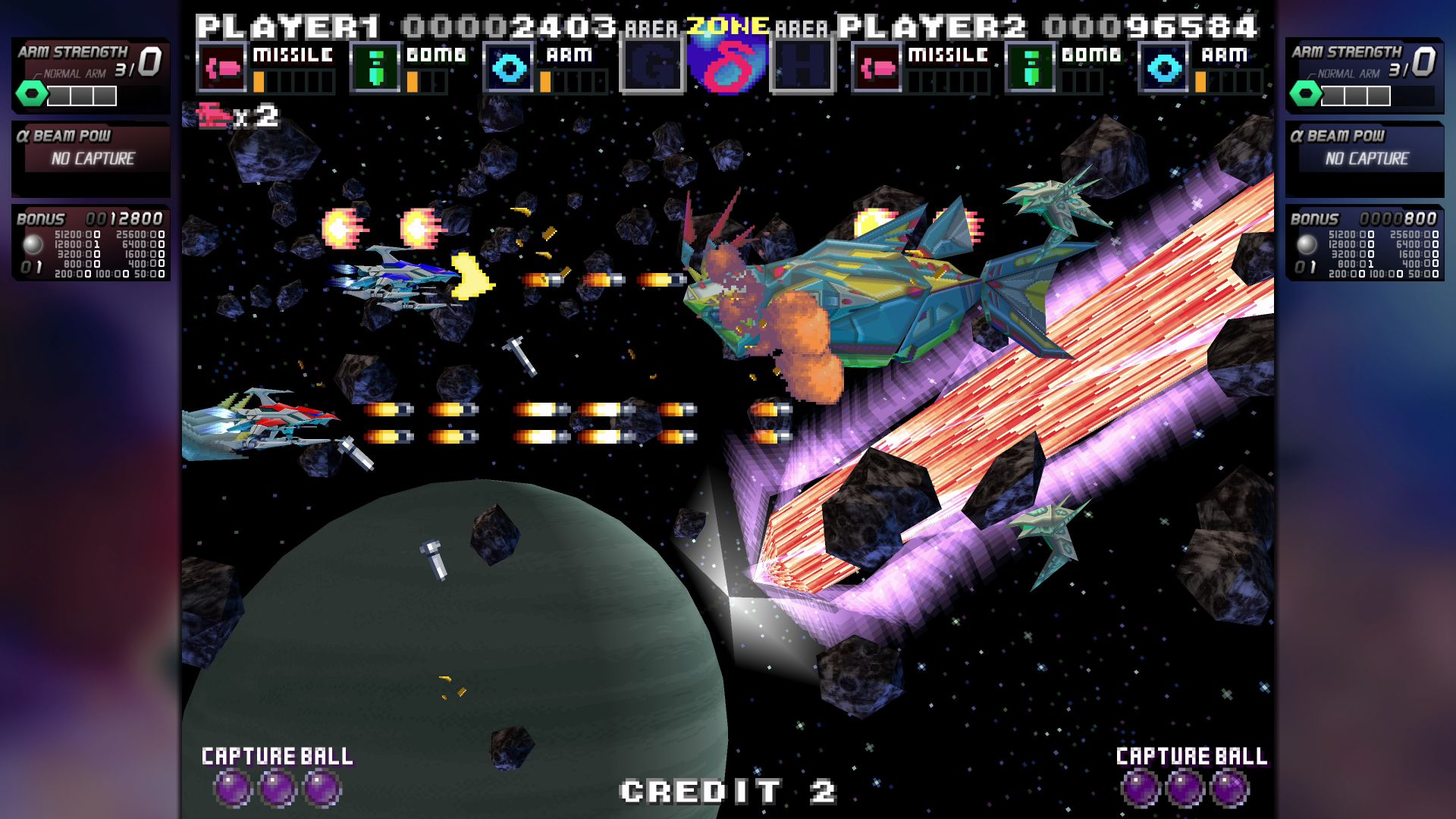Click Player 1's Bonus table panel
The width and height of the screenshot is (1456, 819).
(x=90, y=243)
